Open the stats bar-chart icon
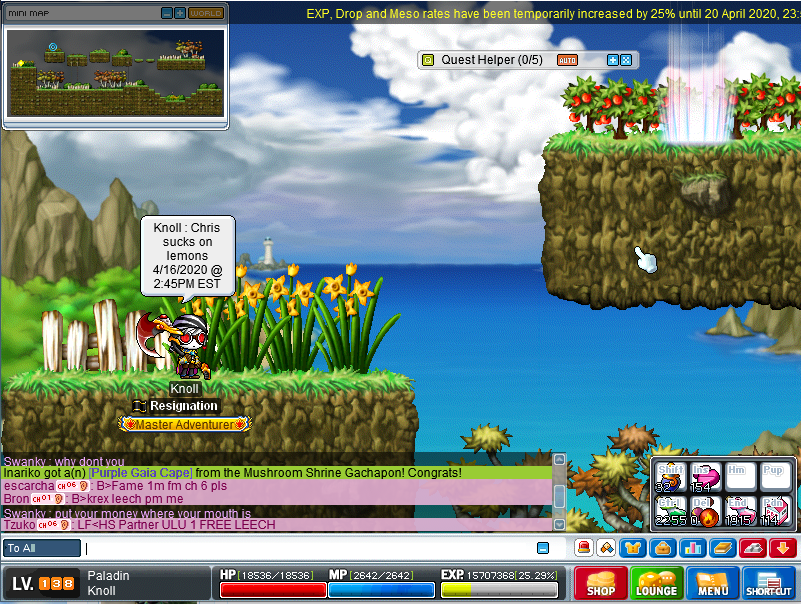The width and height of the screenshot is (801, 604). [x=694, y=548]
